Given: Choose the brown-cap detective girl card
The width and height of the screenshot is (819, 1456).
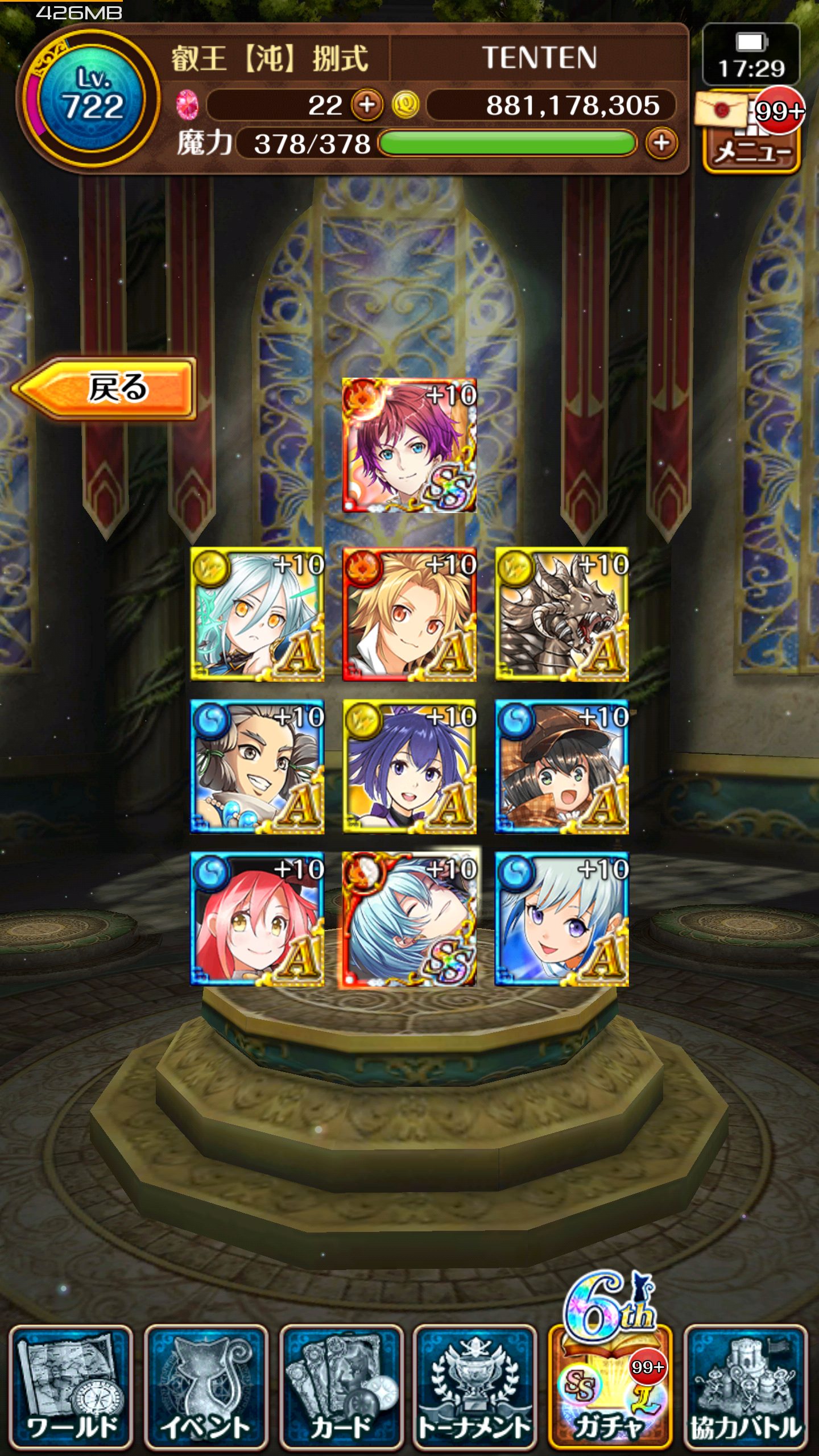Looking at the screenshot, I should (562, 767).
